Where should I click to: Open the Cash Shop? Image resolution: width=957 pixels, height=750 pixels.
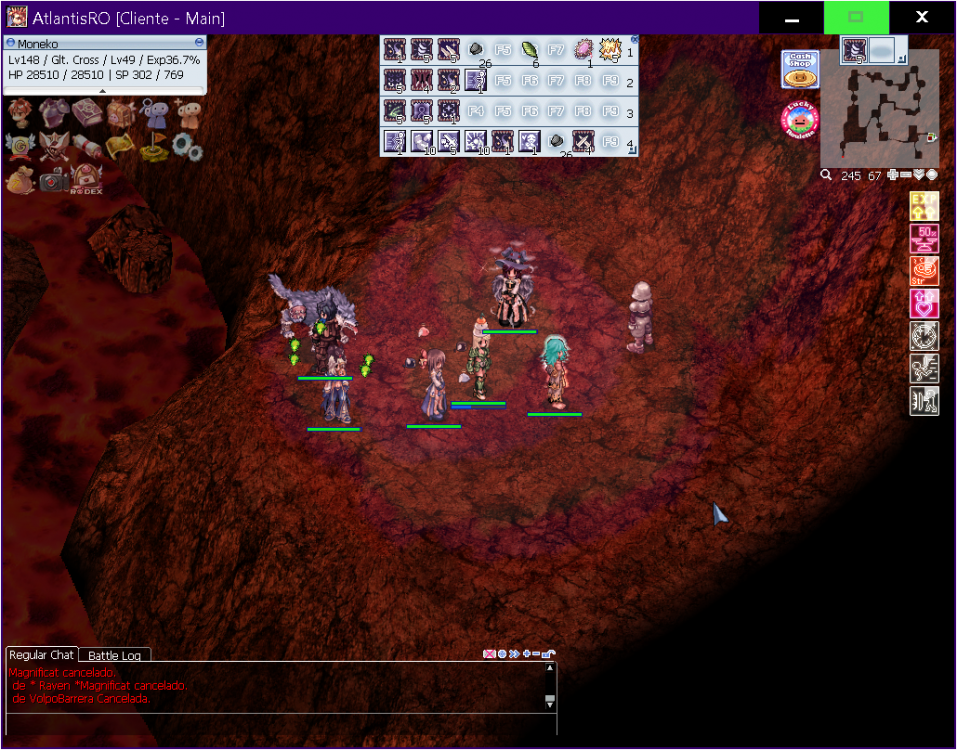click(800, 70)
